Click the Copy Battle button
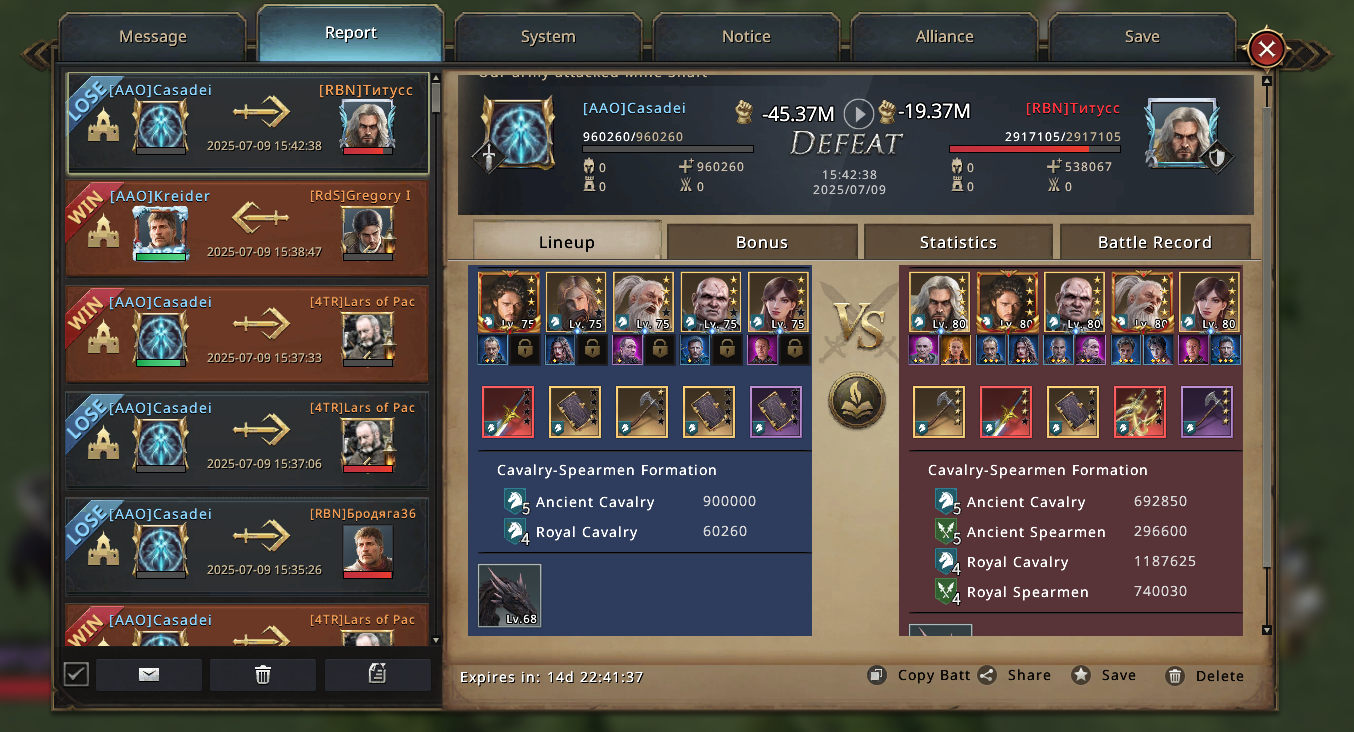The image size is (1354, 732). (x=920, y=675)
